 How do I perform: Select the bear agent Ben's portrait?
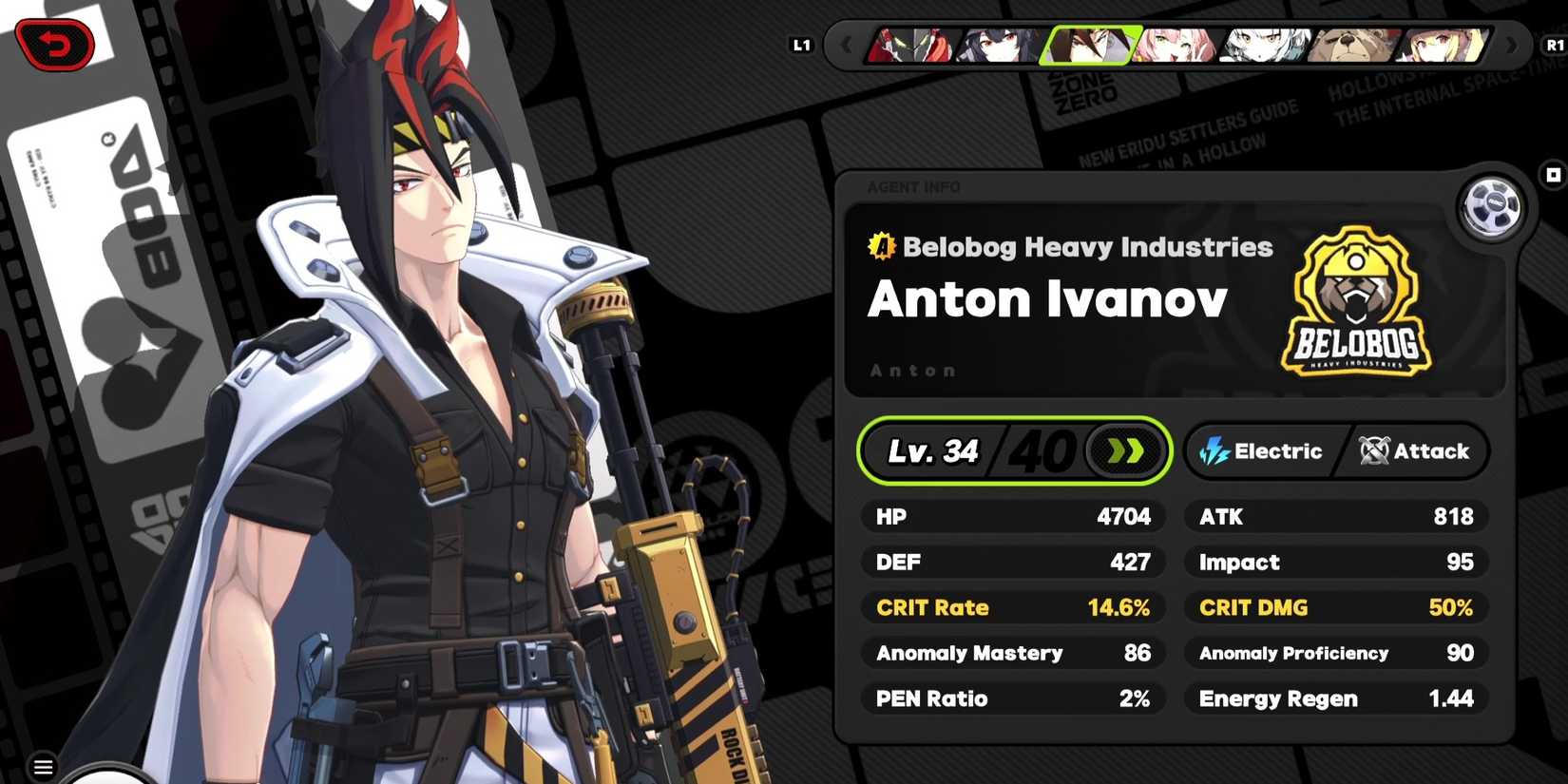point(1349,46)
